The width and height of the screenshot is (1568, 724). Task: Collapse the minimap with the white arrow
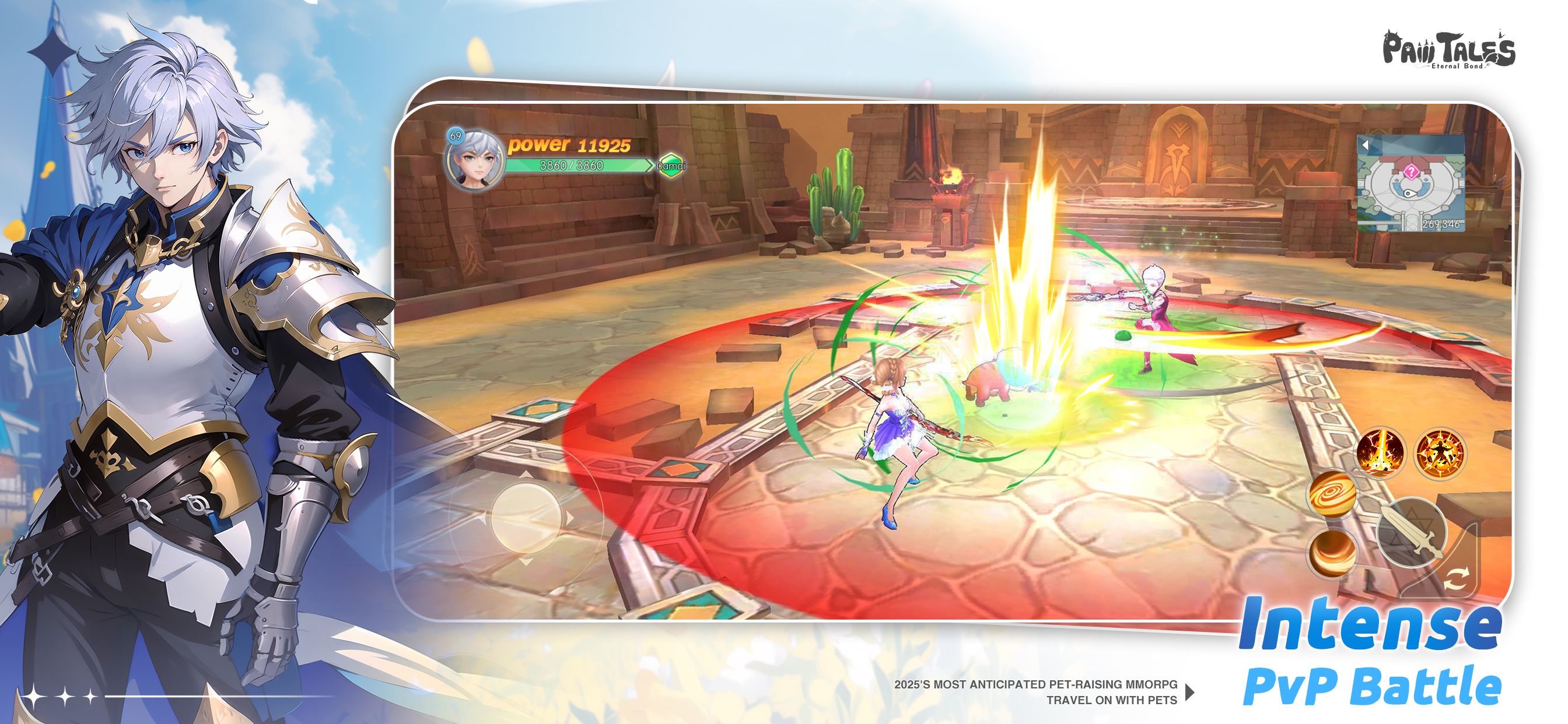click(x=1366, y=145)
